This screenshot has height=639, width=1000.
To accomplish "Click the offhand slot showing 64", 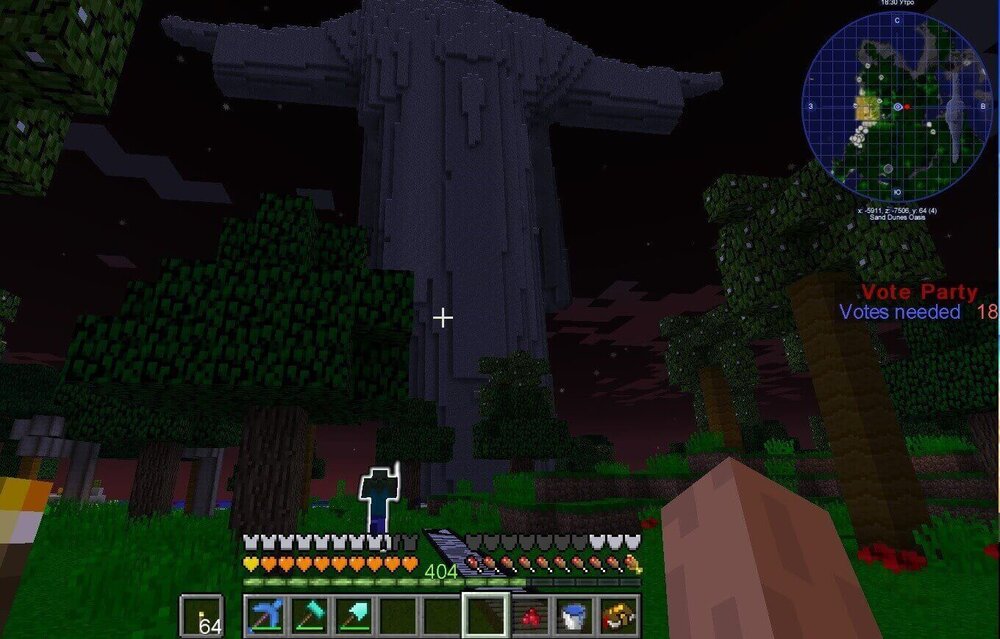I will [200, 615].
